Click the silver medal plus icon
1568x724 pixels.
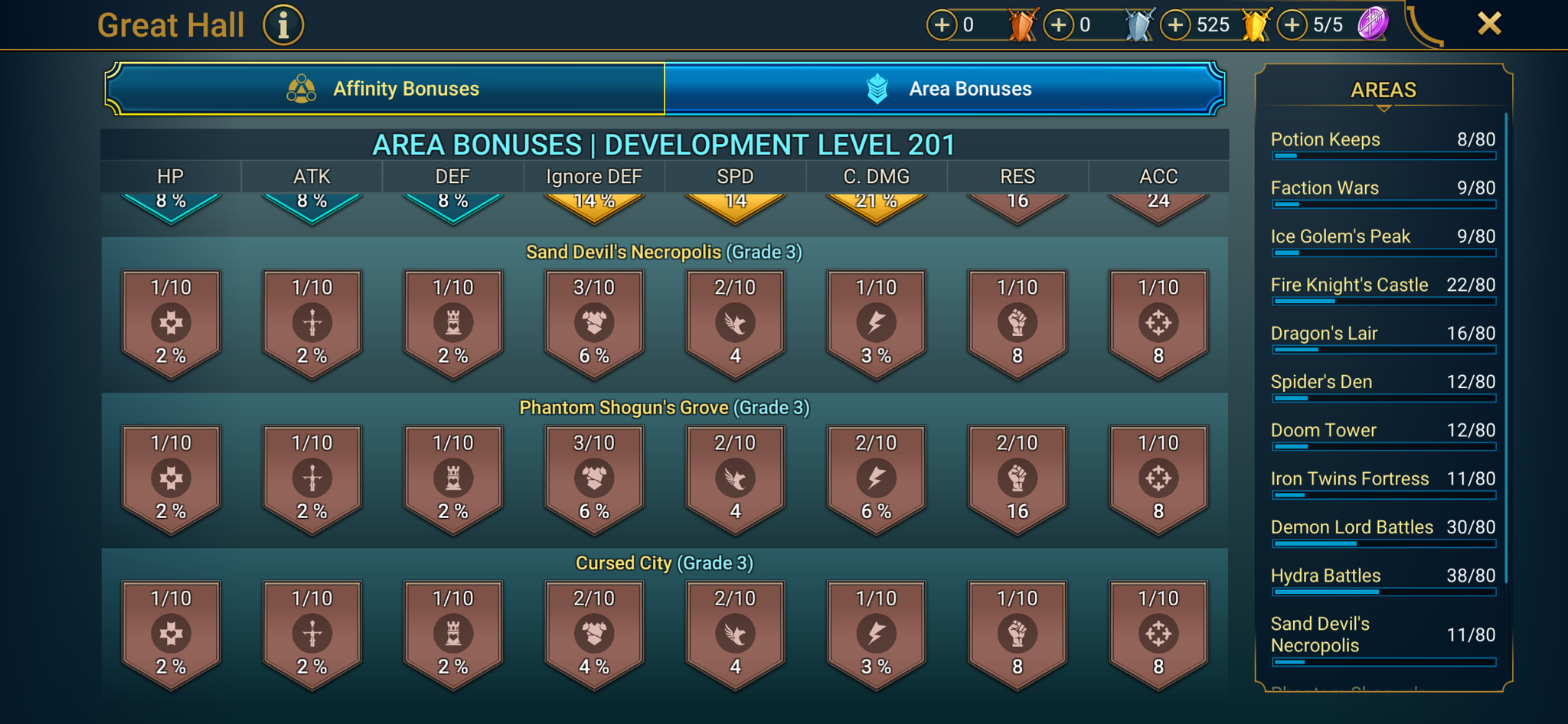click(x=1060, y=24)
